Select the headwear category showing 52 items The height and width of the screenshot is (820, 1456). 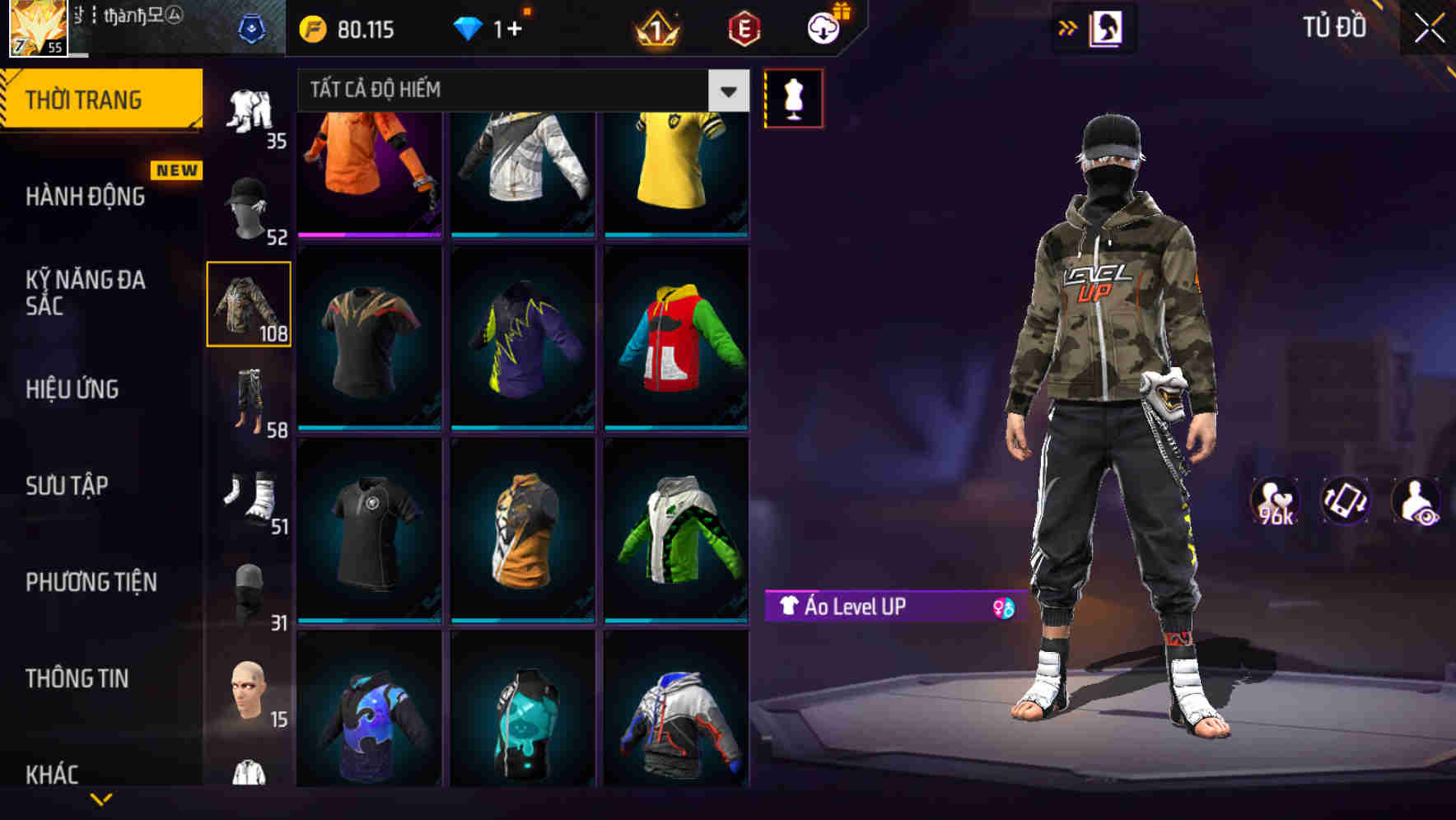[245, 204]
